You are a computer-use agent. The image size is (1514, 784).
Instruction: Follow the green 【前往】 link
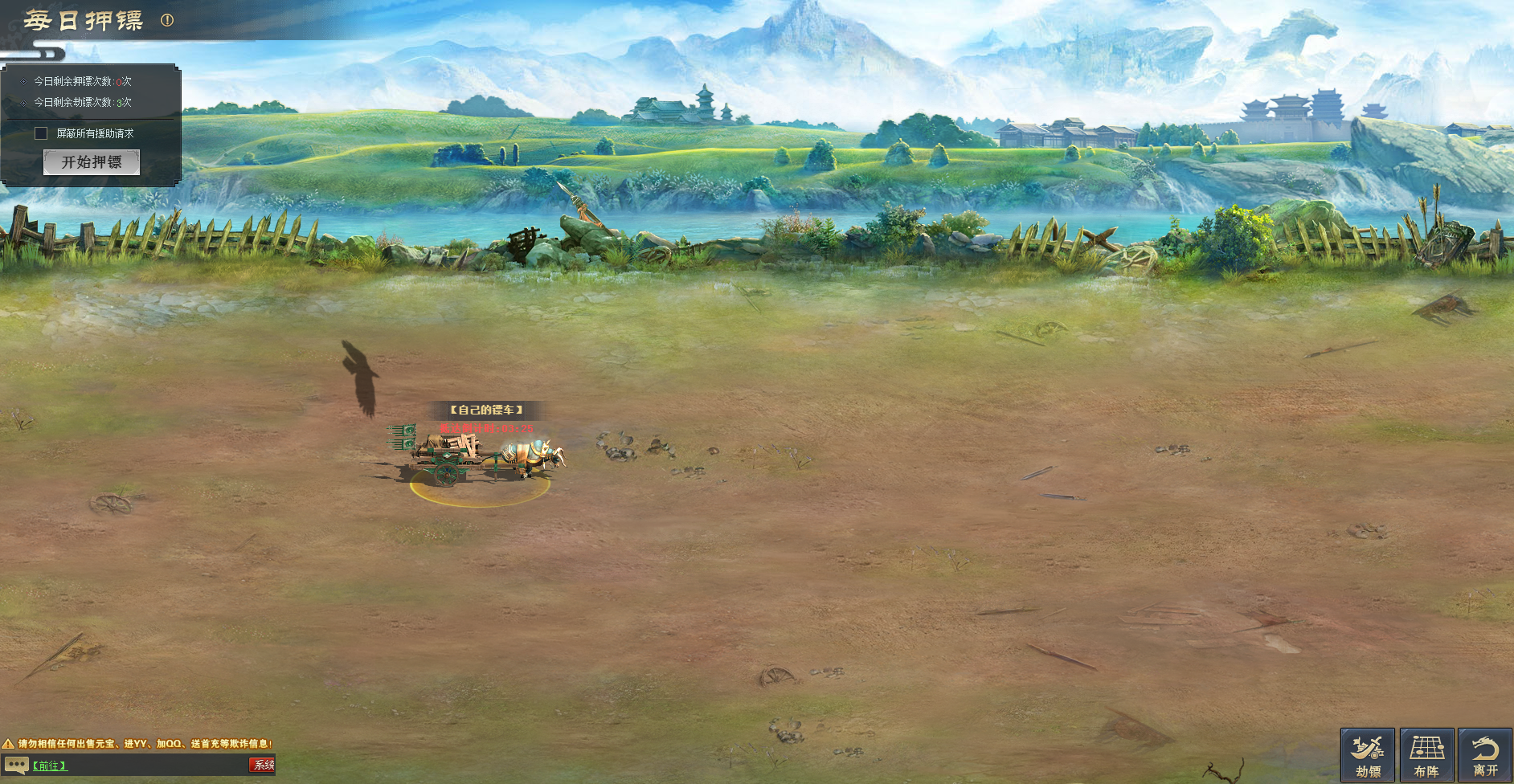click(49, 766)
